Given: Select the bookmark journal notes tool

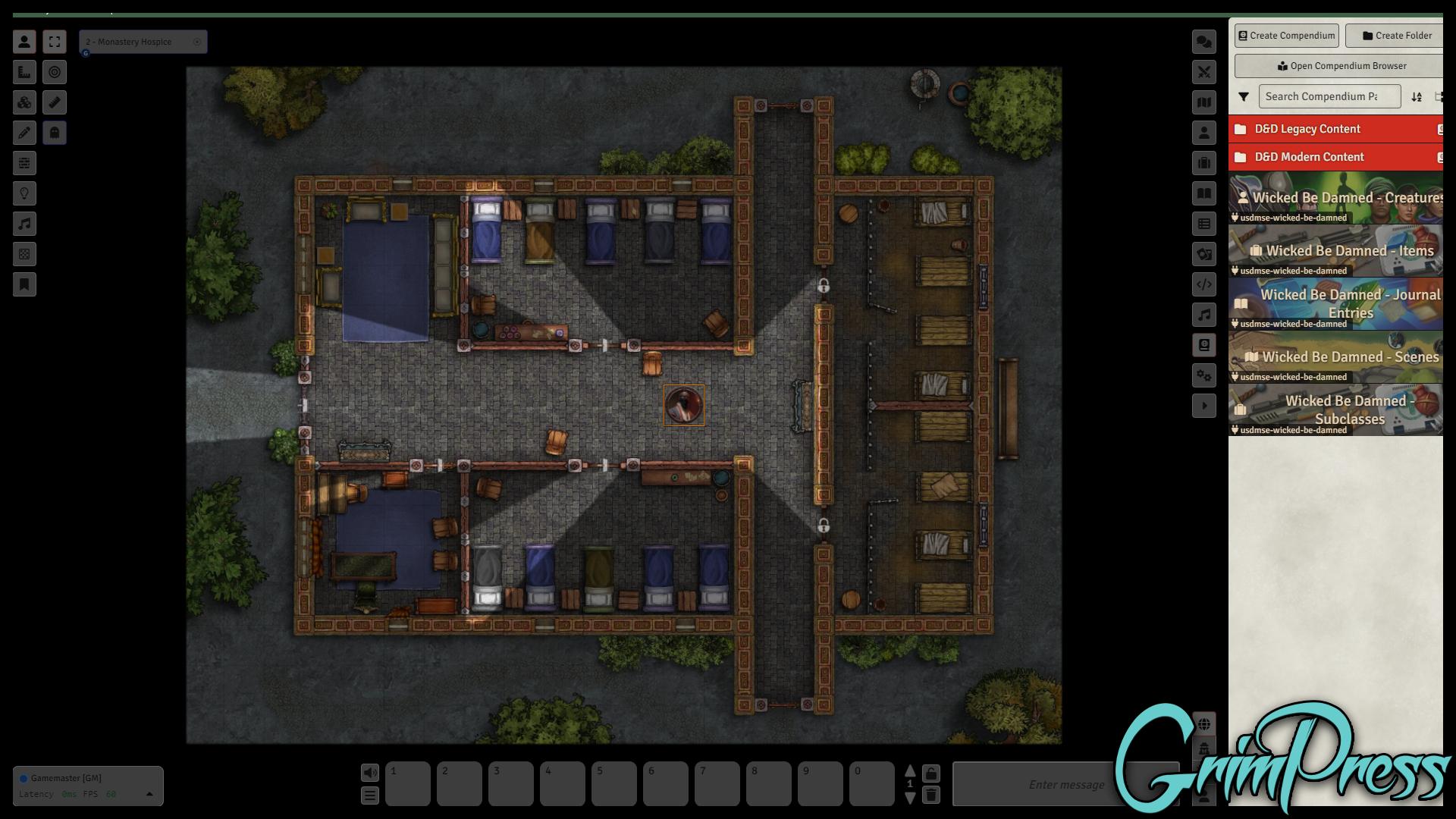Looking at the screenshot, I should [x=24, y=284].
